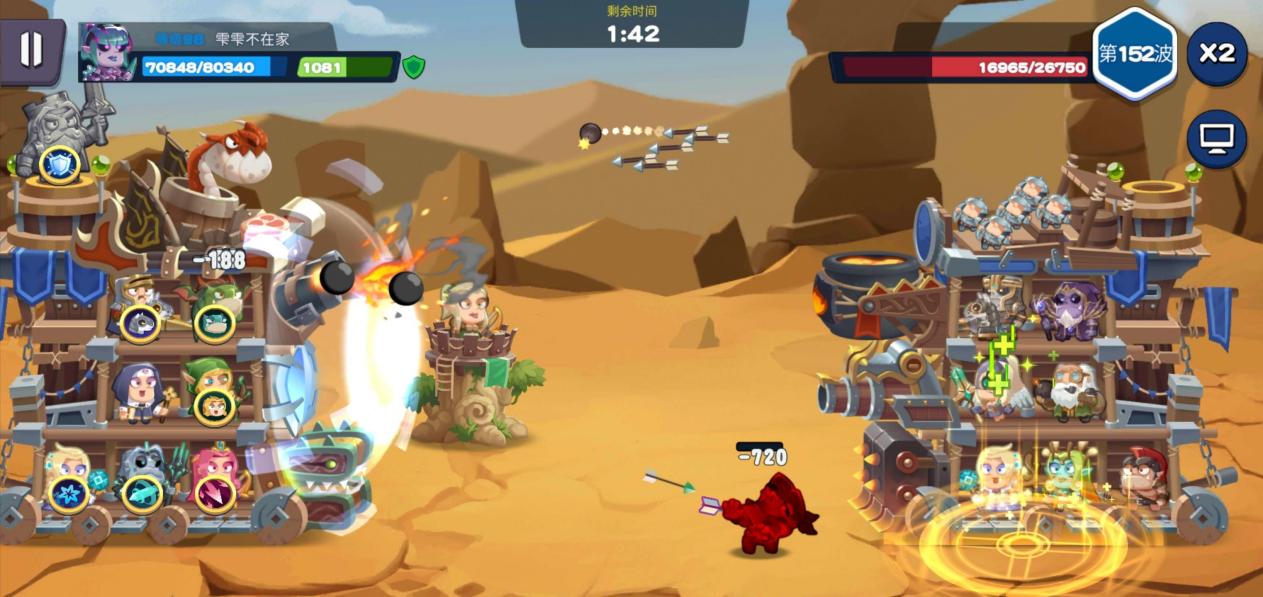
Task: Use the teal frog skill icon
Action: coord(213,322)
